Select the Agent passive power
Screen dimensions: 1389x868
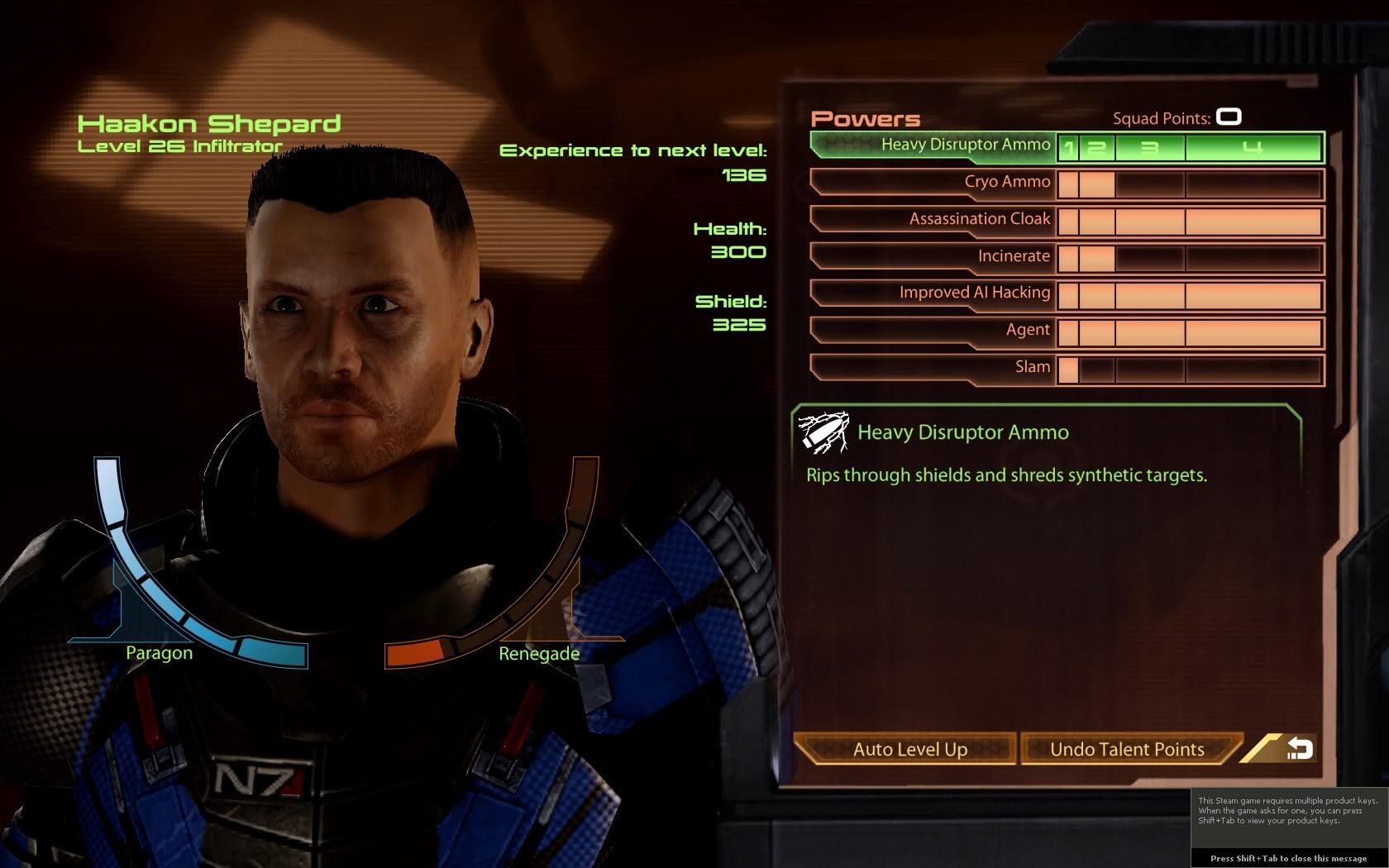coord(1027,331)
